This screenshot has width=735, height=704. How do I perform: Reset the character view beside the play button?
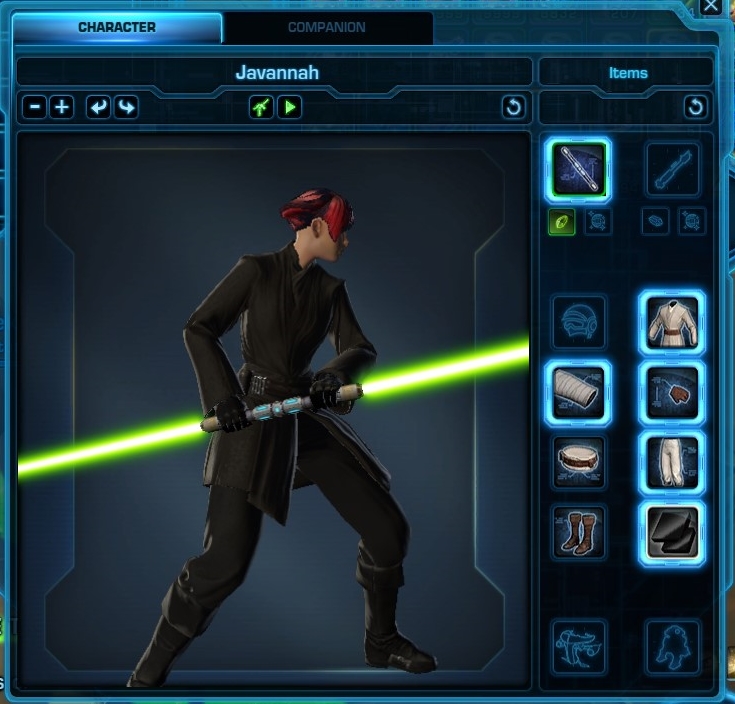pyautogui.click(x=514, y=107)
